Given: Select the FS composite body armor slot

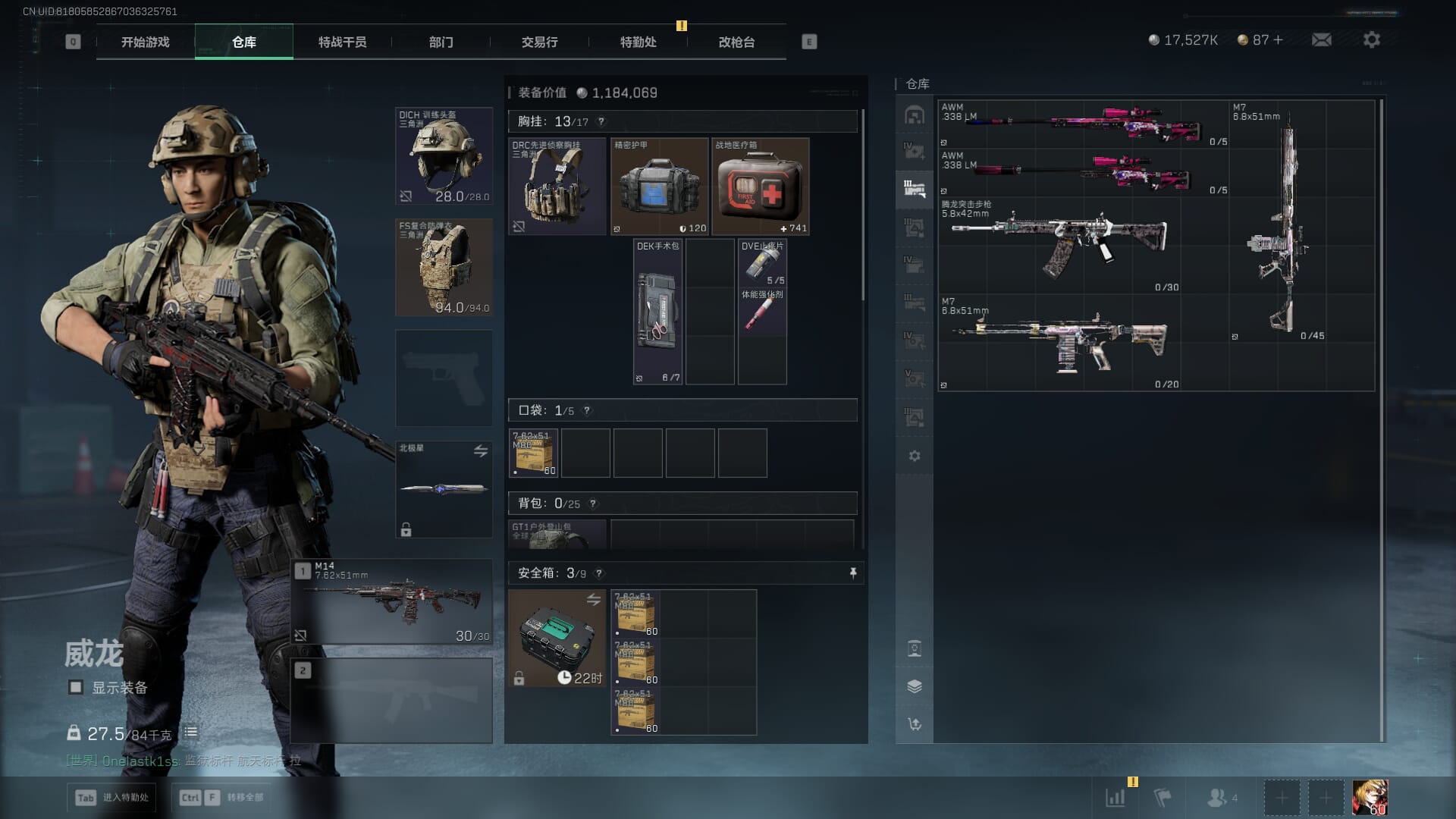Looking at the screenshot, I should pyautogui.click(x=444, y=268).
